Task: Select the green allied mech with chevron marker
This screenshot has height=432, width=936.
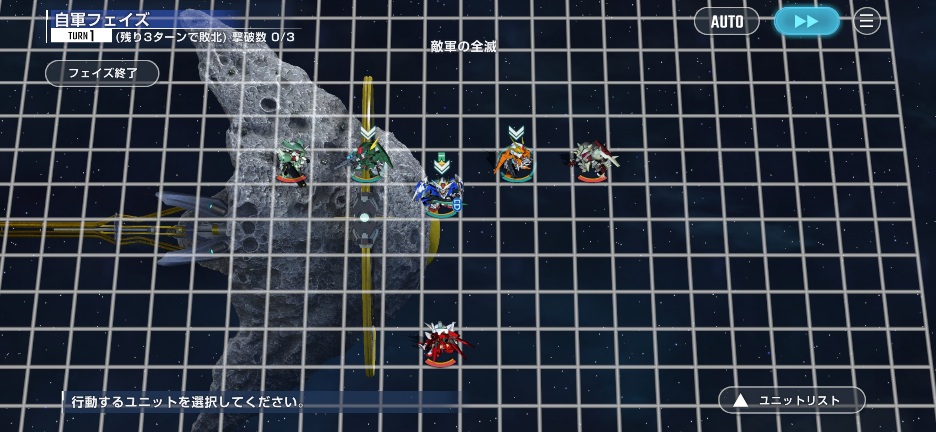Action: (x=367, y=161)
